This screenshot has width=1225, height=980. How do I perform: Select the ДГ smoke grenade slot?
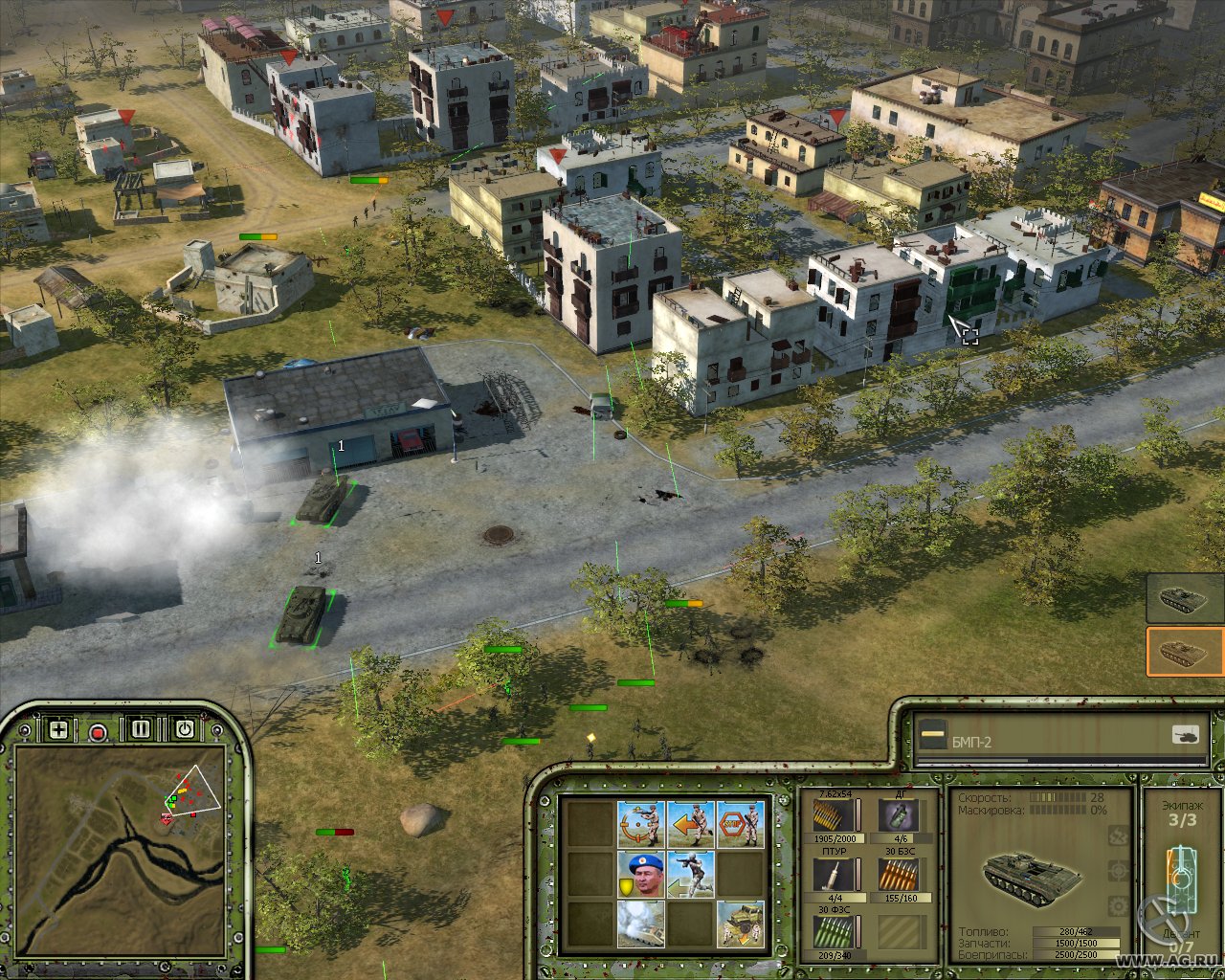pyautogui.click(x=898, y=817)
